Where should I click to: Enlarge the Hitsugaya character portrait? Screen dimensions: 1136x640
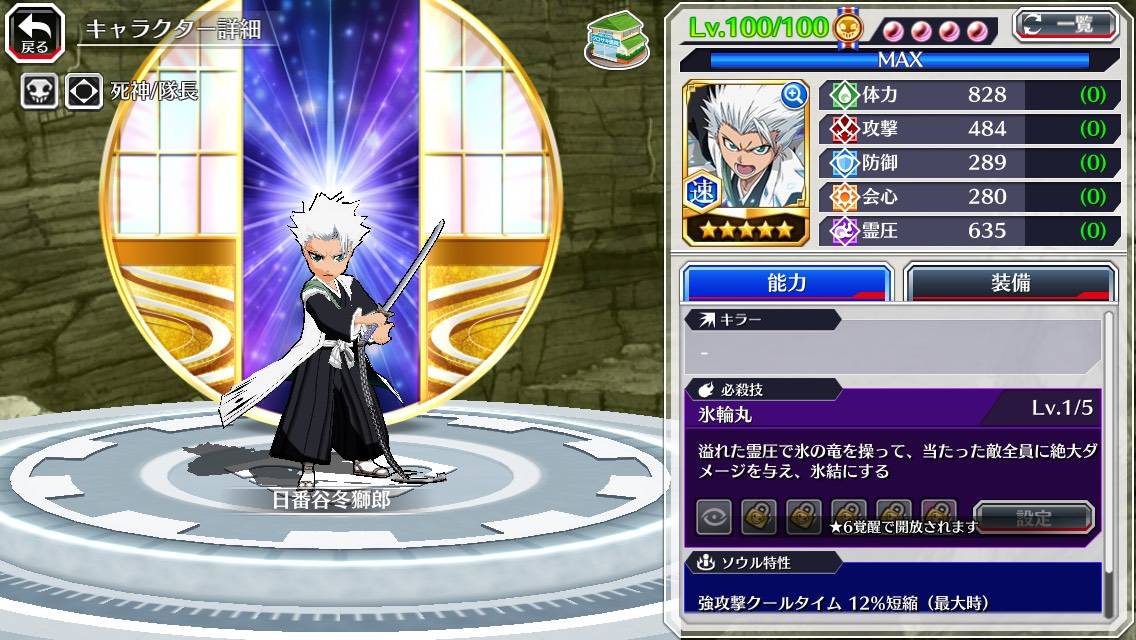point(794,96)
